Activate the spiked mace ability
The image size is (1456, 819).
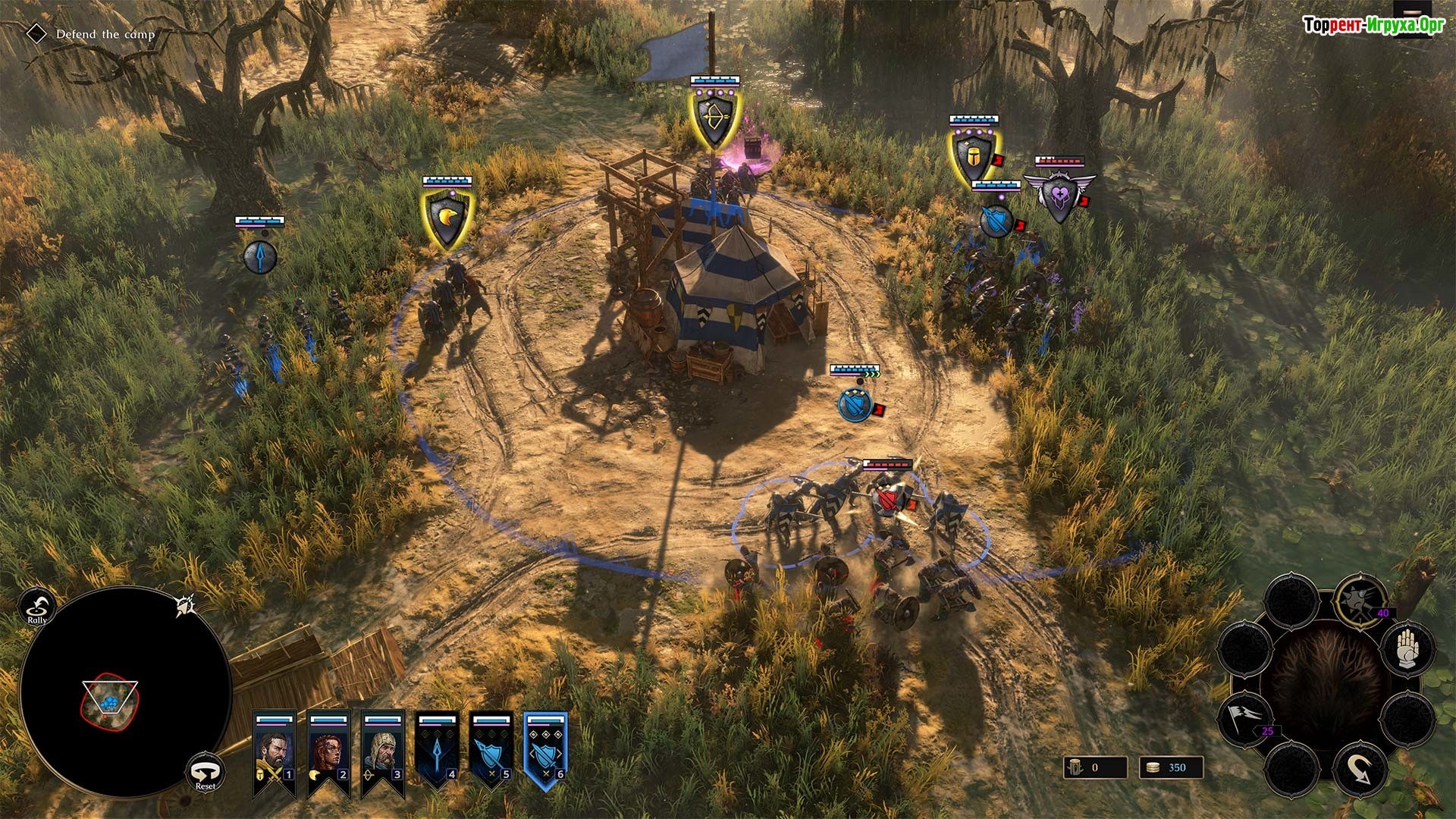point(1359,601)
